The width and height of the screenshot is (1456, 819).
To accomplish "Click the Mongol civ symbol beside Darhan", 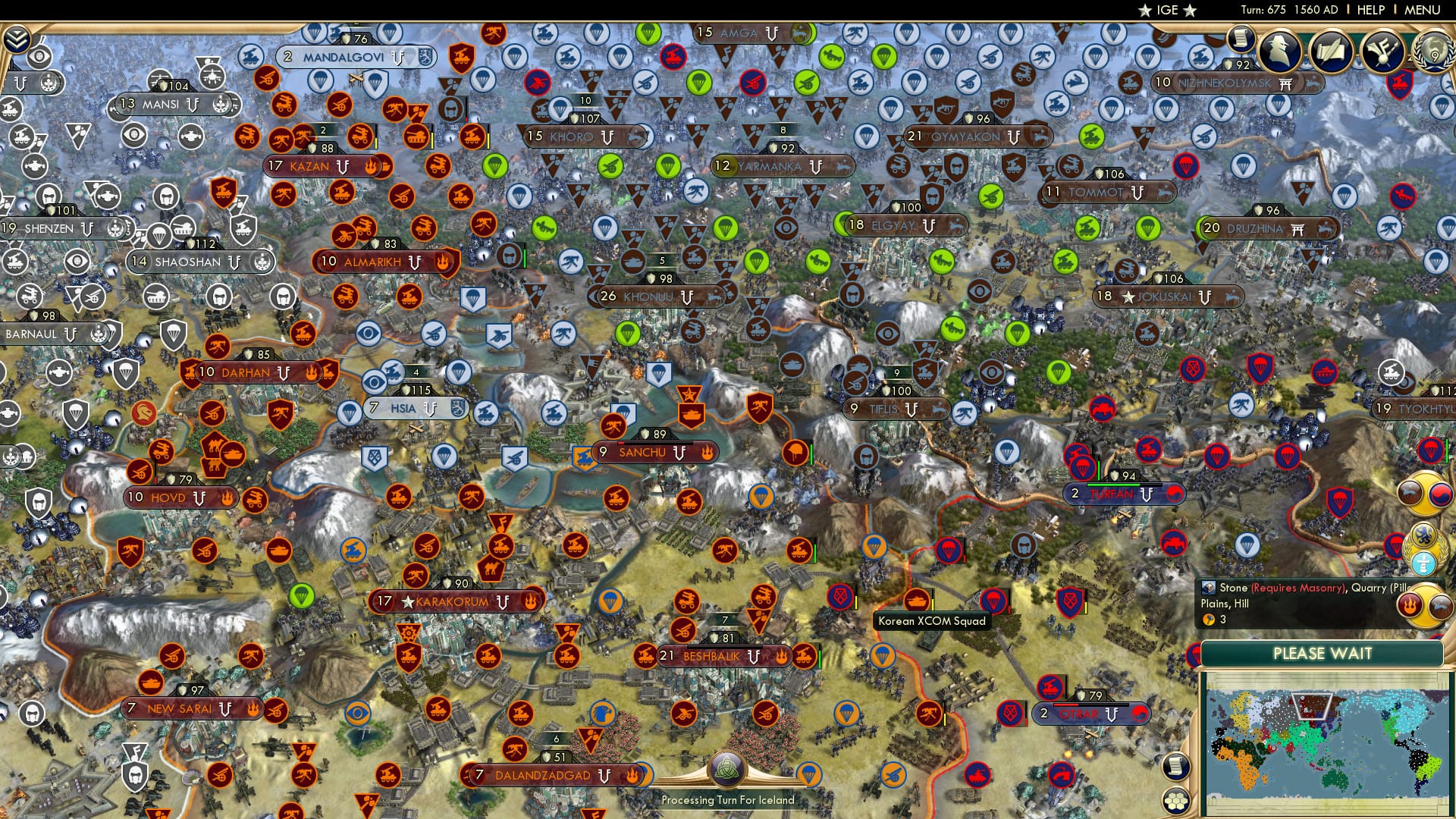I will click(x=284, y=375).
